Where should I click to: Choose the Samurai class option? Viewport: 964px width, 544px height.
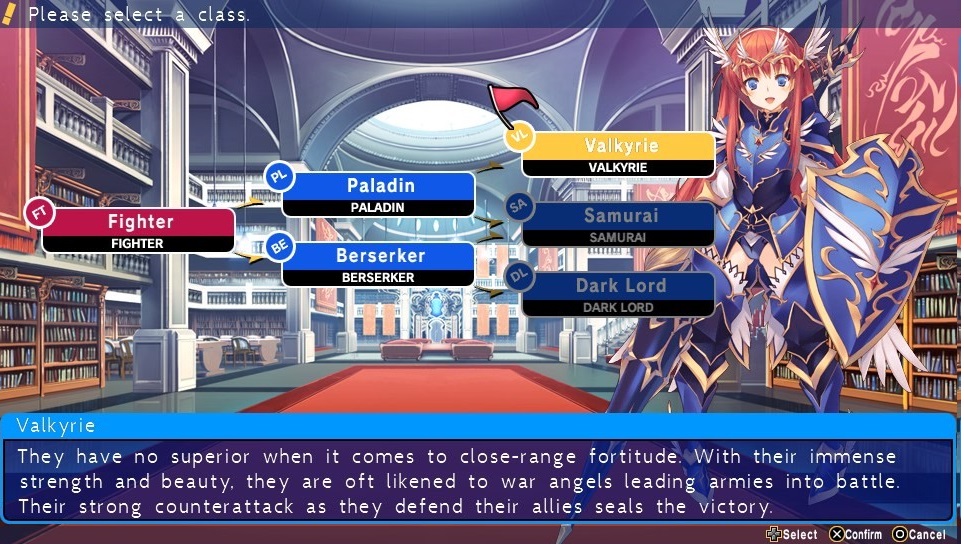(x=619, y=224)
